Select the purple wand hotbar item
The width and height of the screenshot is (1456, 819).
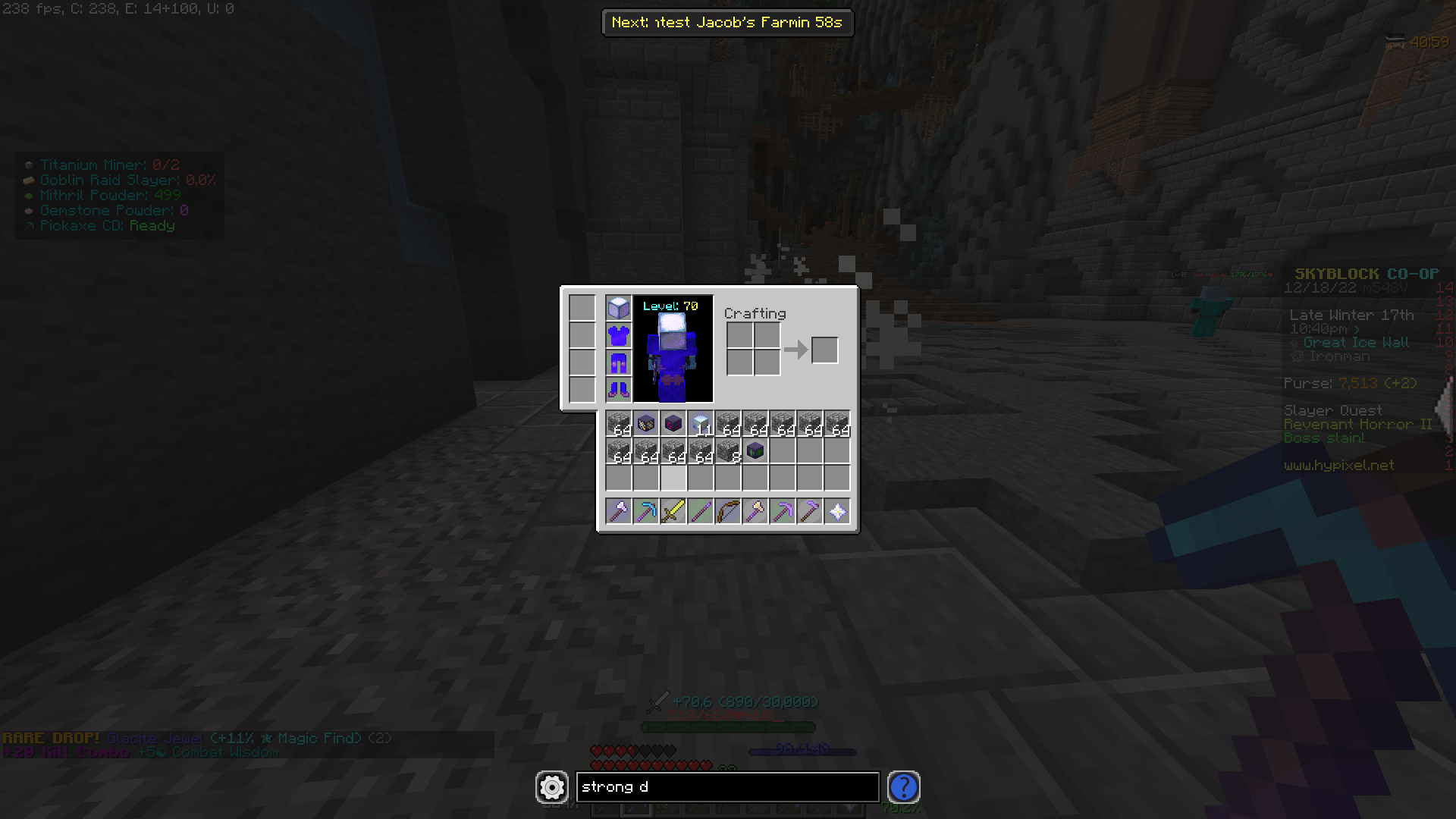click(x=700, y=510)
